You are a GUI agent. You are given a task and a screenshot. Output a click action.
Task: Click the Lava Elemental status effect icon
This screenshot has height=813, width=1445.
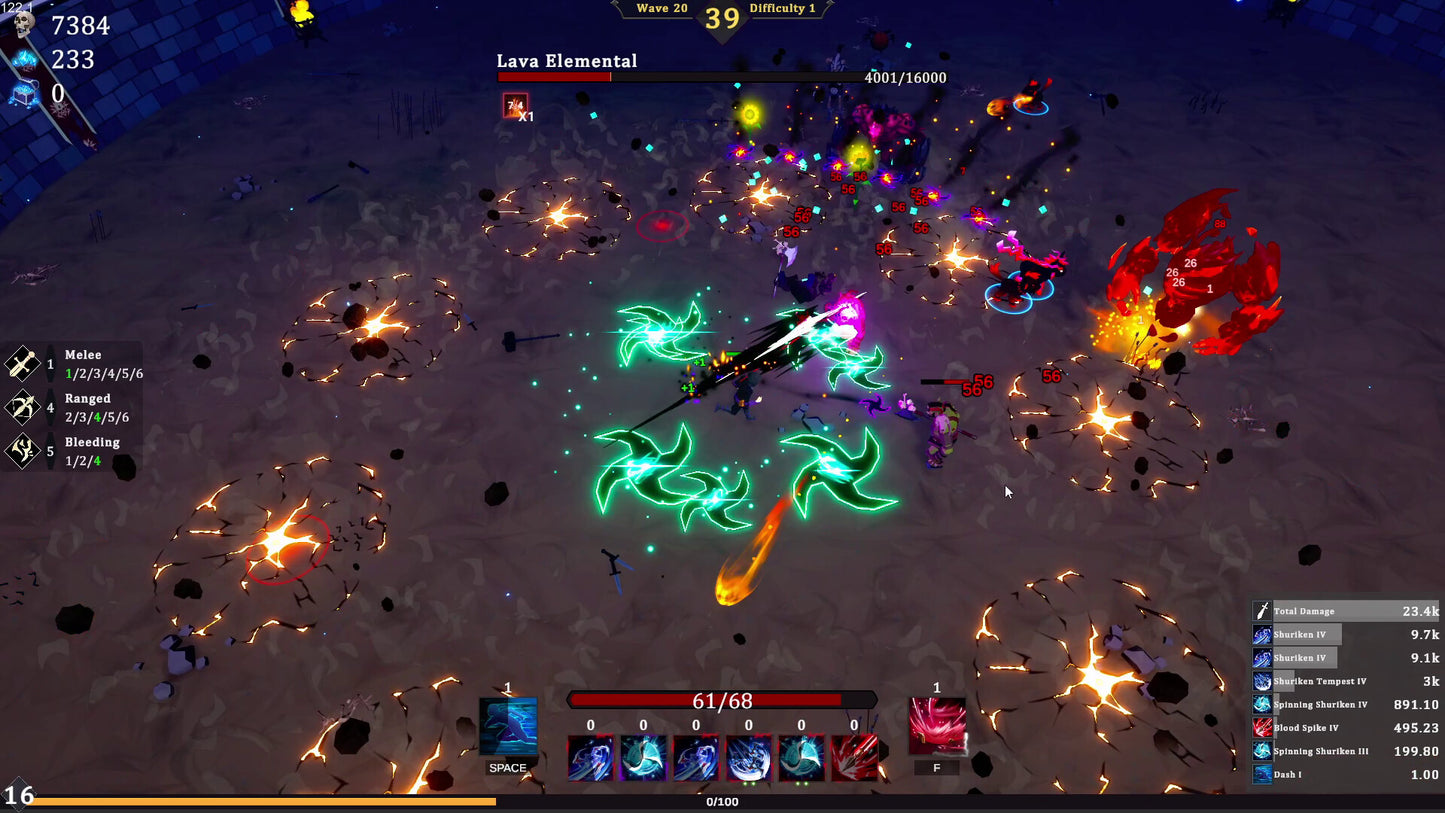(515, 105)
